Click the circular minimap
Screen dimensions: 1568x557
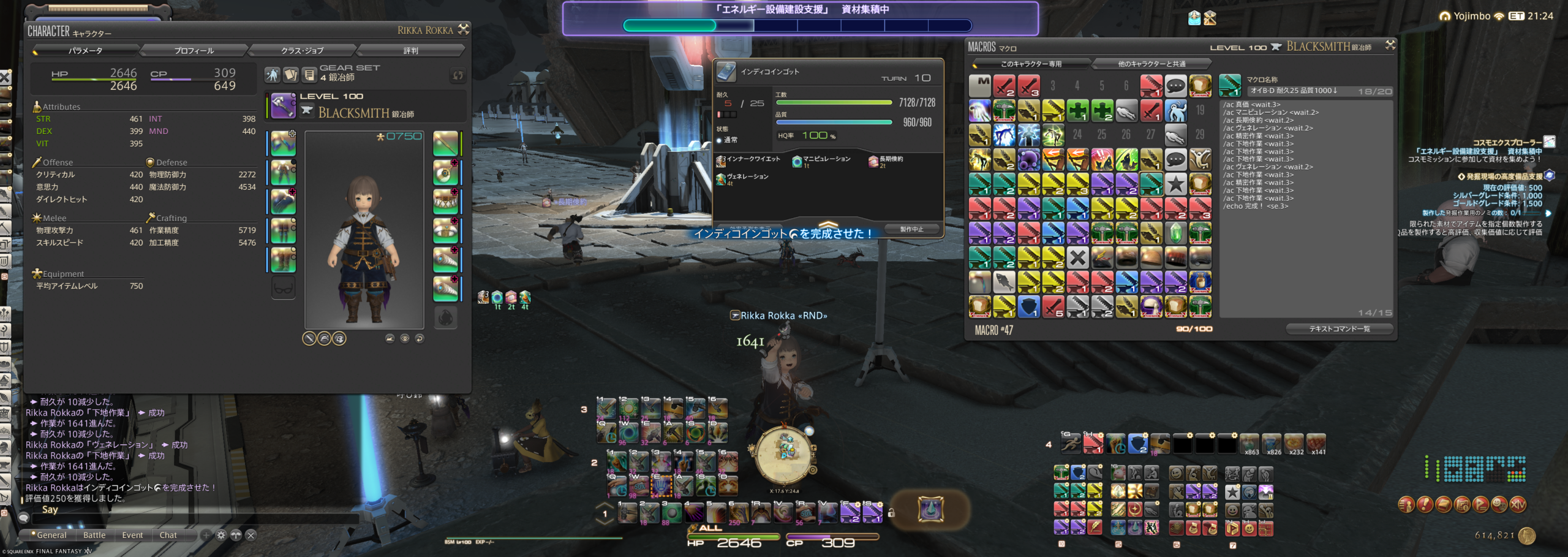click(784, 455)
